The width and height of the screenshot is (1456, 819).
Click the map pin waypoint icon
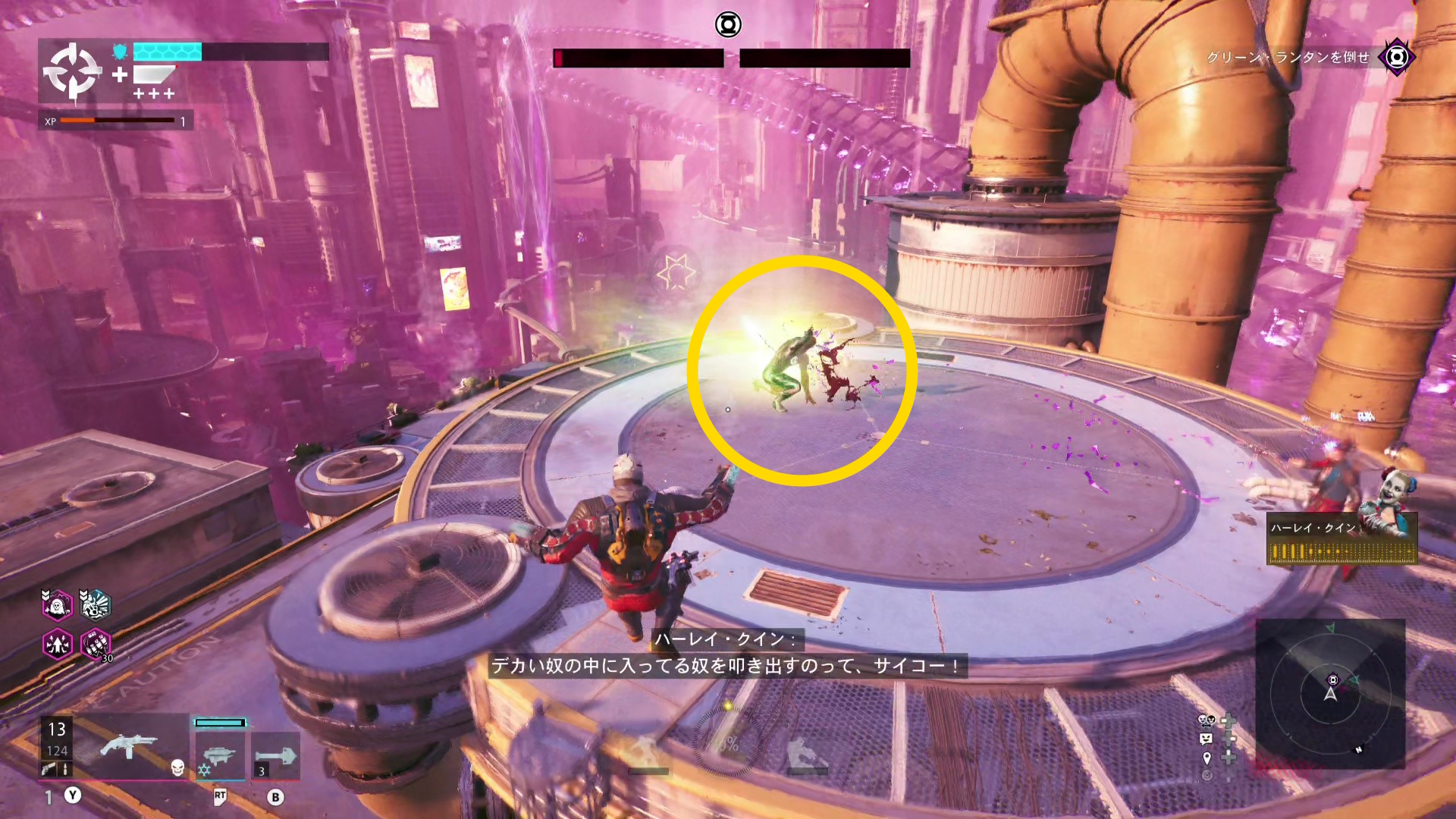coord(1207,758)
